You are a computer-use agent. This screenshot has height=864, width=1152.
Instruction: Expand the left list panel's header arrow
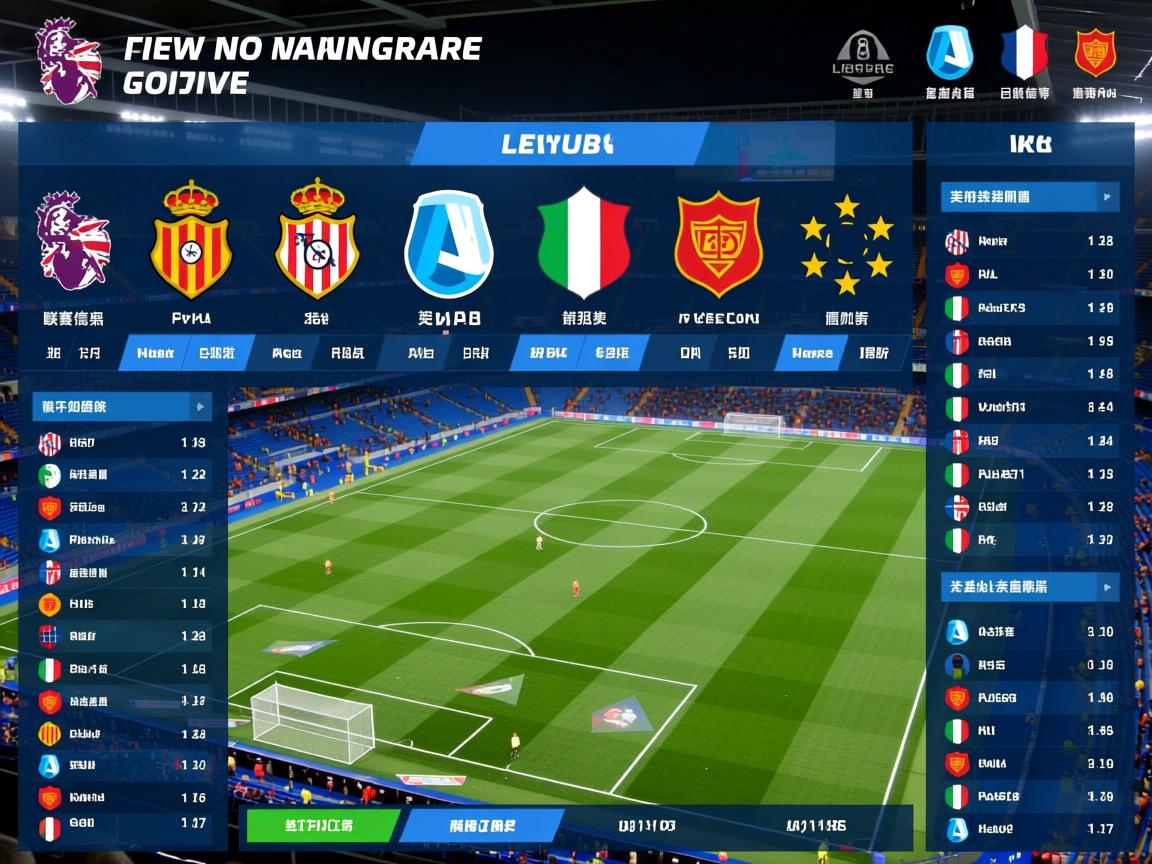(x=200, y=407)
